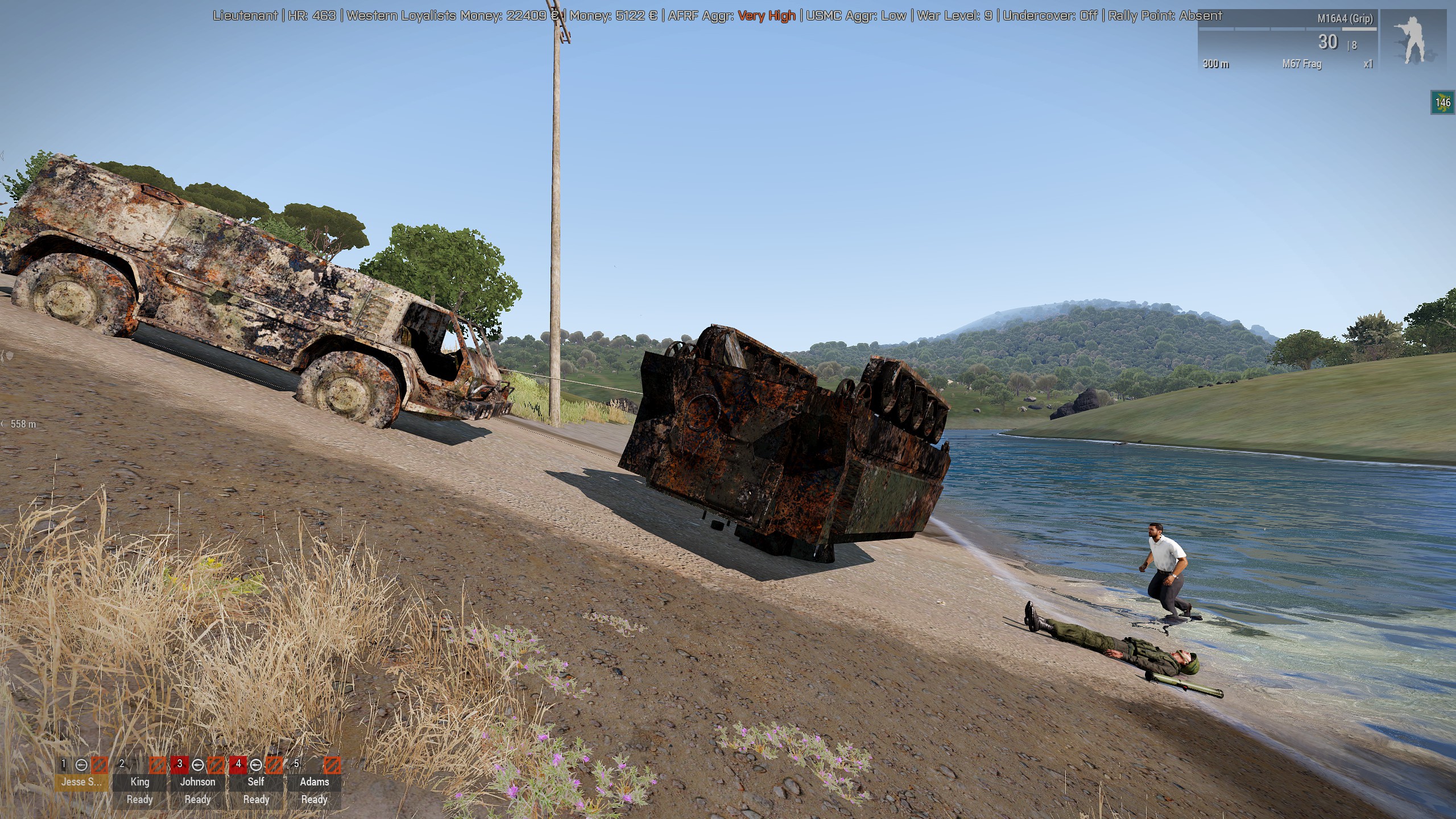Choose squad member Johnson
The height and width of the screenshot is (819, 1456).
click(198, 781)
